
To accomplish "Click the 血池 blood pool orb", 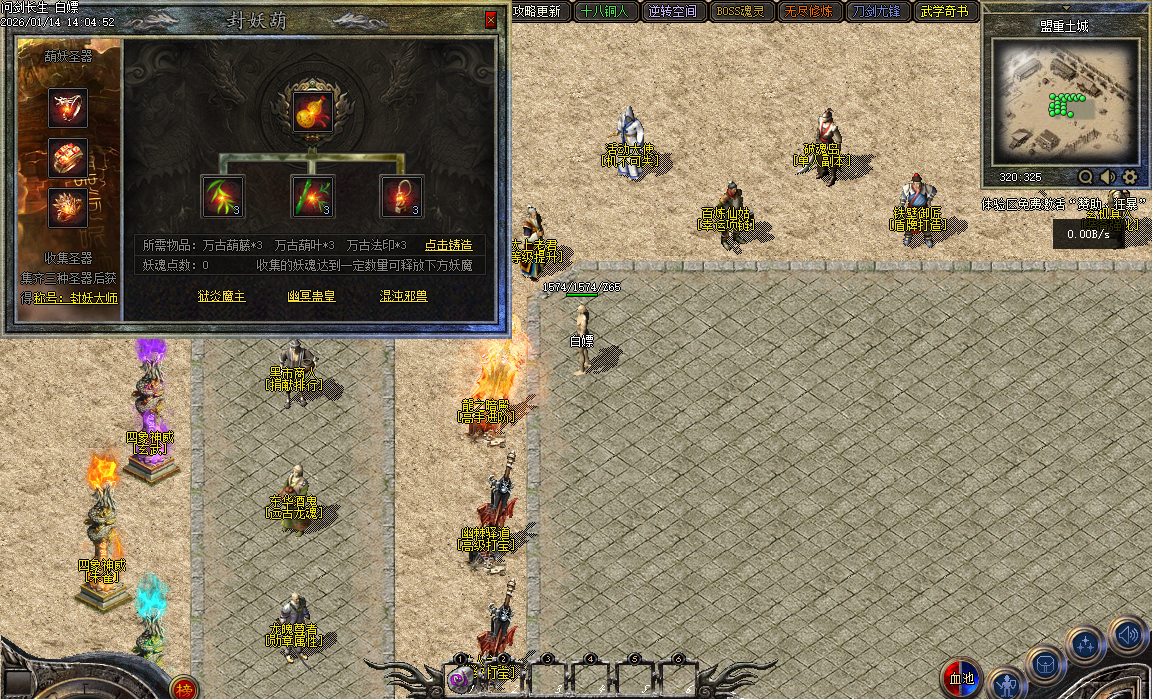I will pos(961,679).
